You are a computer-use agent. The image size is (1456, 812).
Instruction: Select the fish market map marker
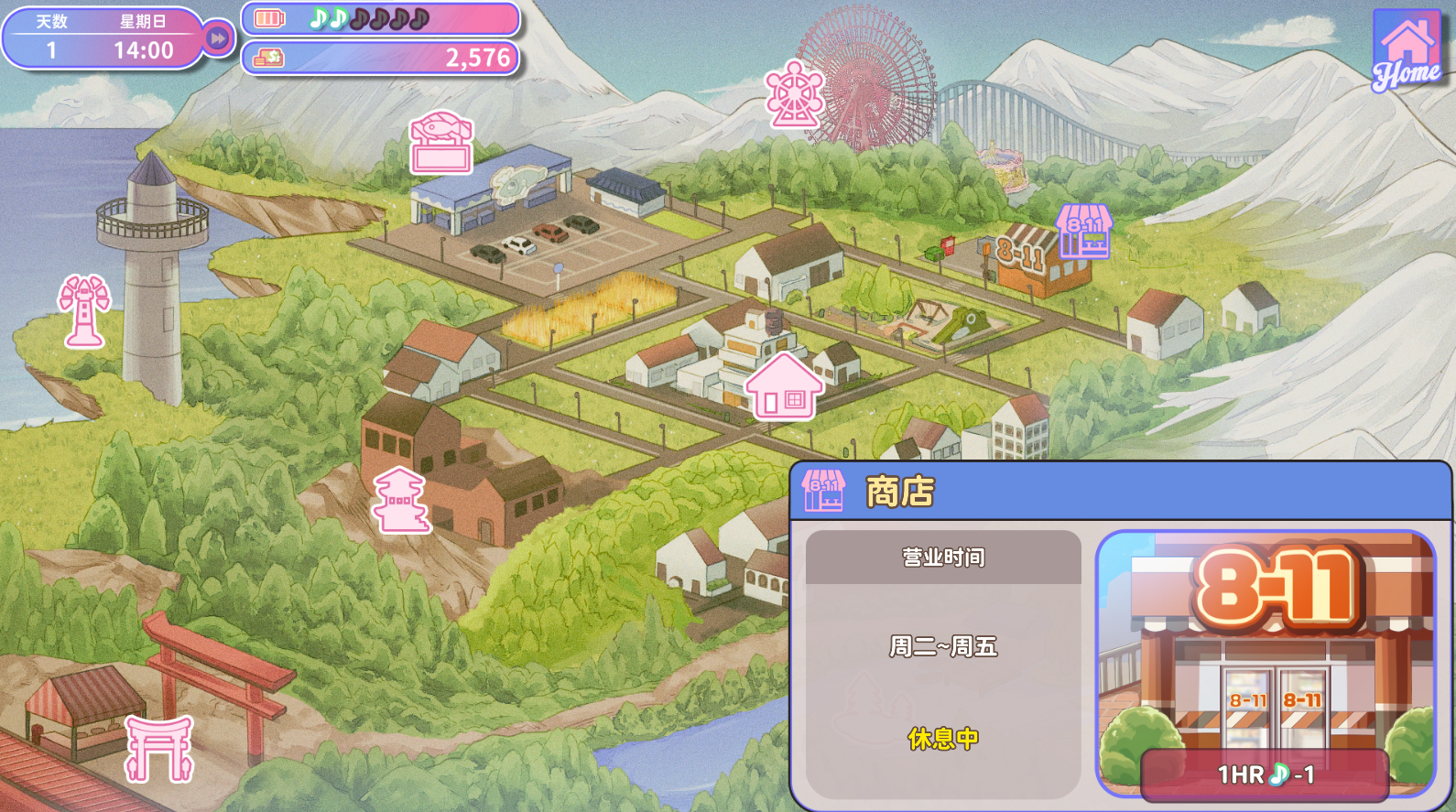(441, 144)
